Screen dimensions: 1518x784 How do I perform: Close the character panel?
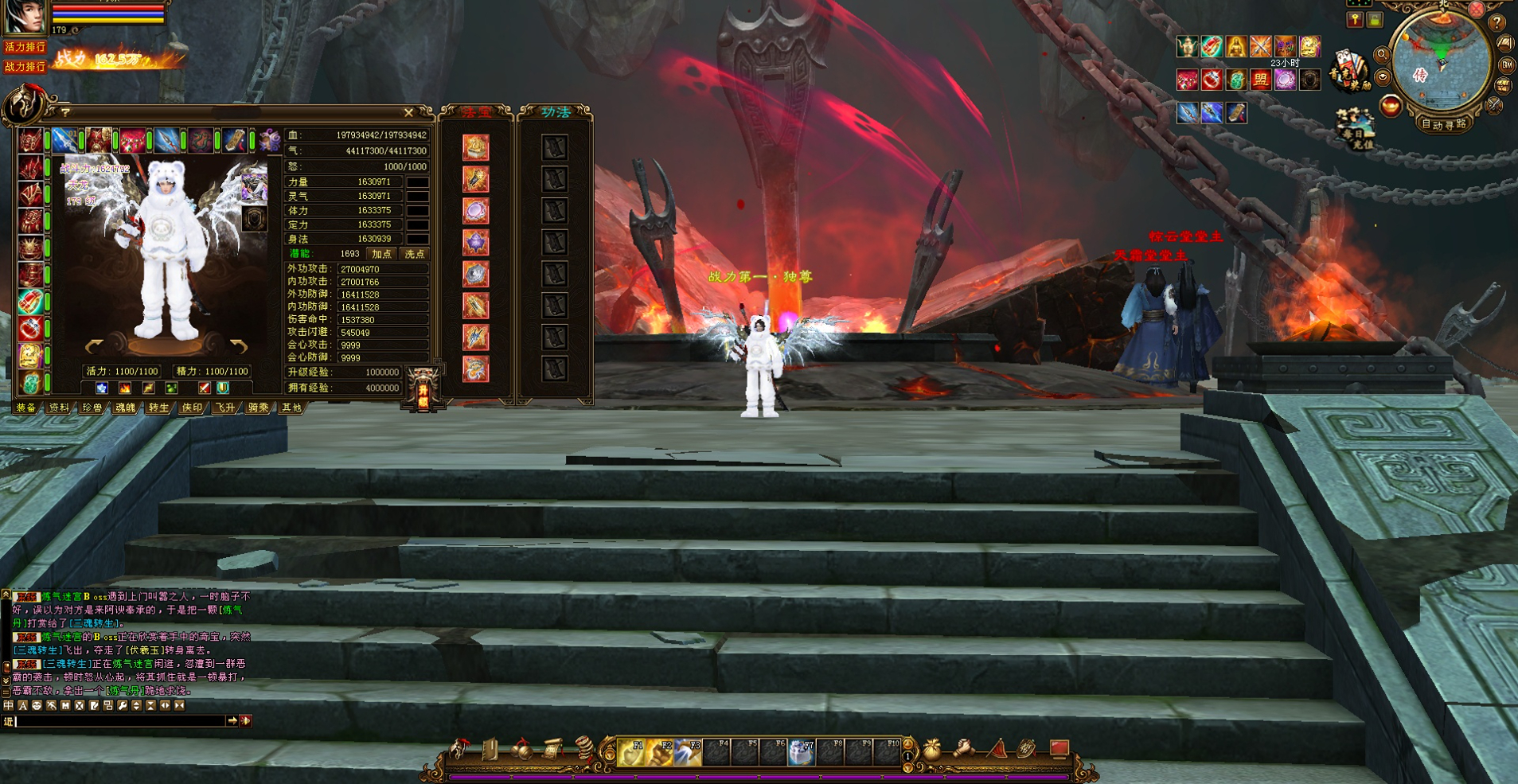(x=408, y=113)
